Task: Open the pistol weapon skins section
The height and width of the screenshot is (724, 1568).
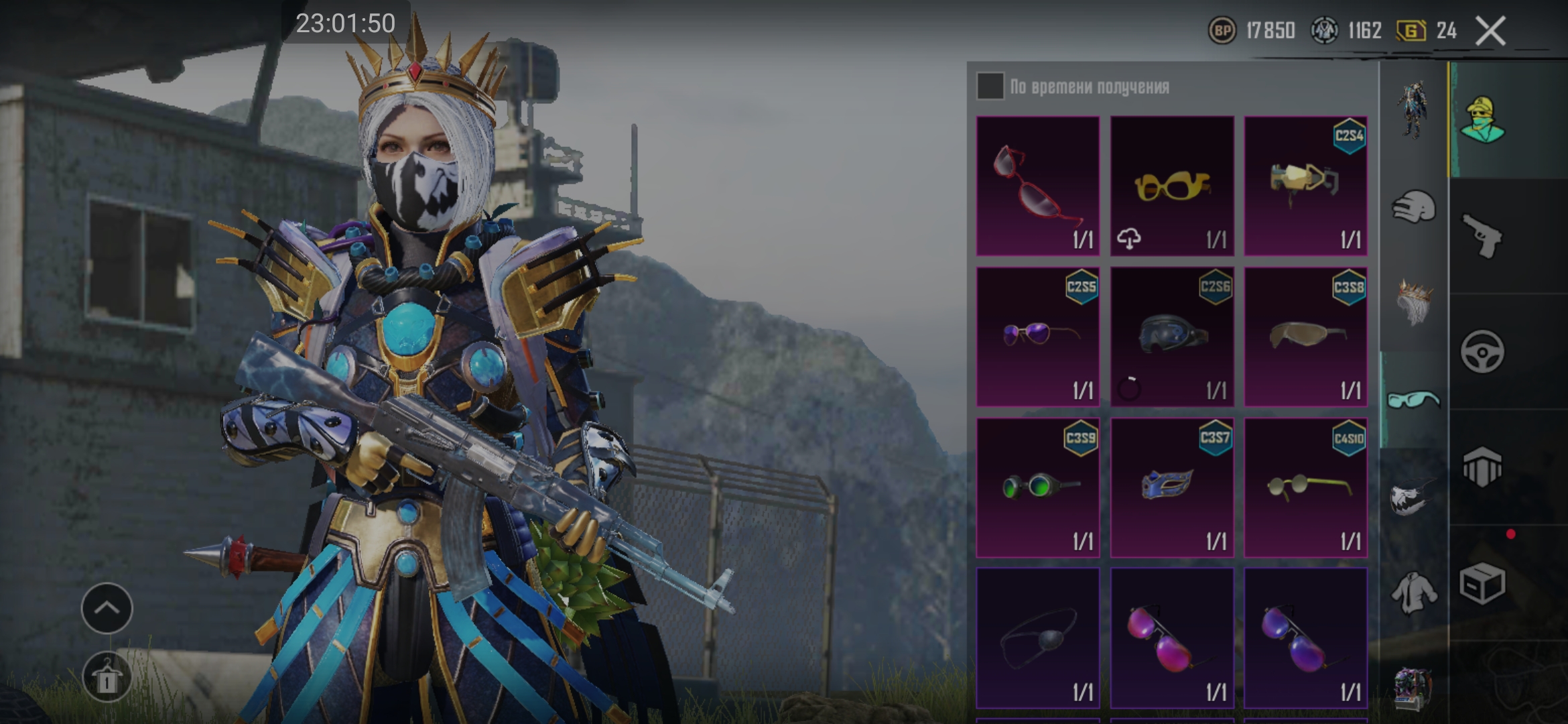Action: [1482, 236]
